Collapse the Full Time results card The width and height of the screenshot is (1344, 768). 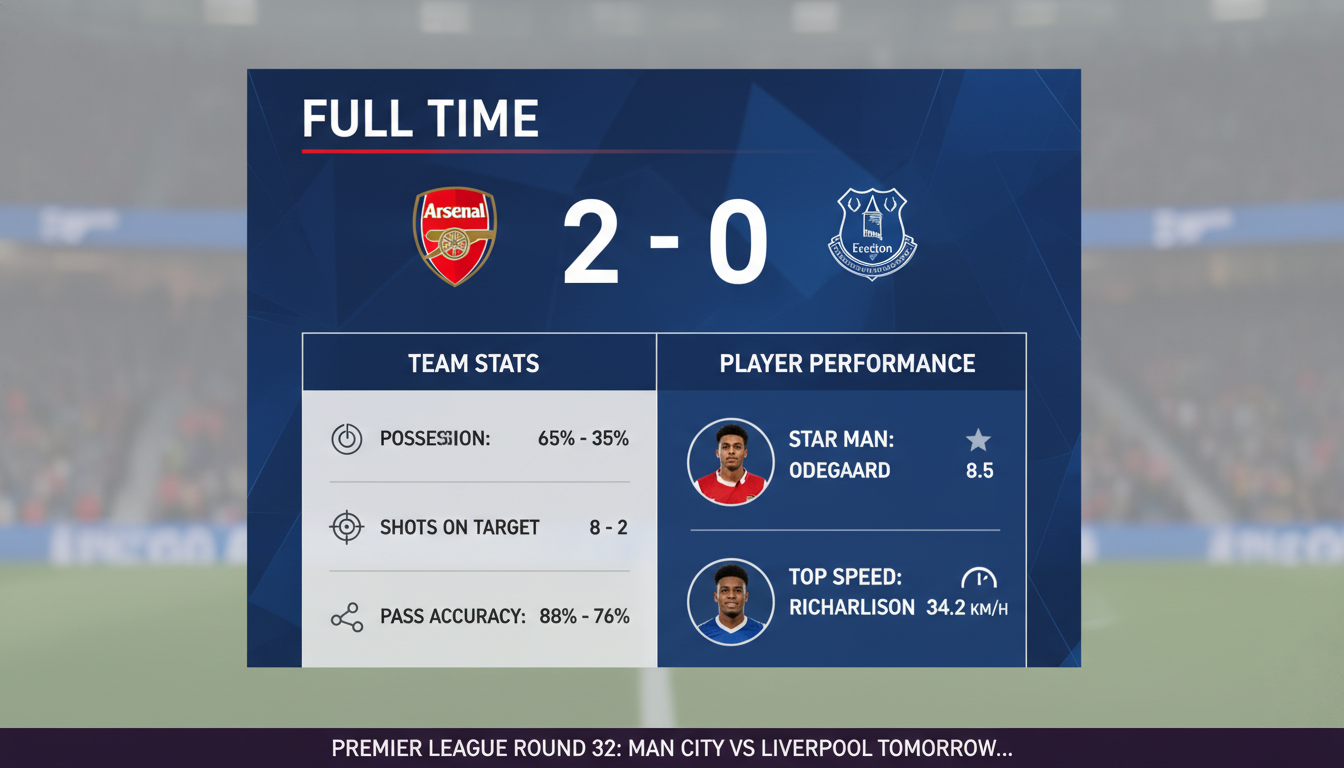(421, 118)
